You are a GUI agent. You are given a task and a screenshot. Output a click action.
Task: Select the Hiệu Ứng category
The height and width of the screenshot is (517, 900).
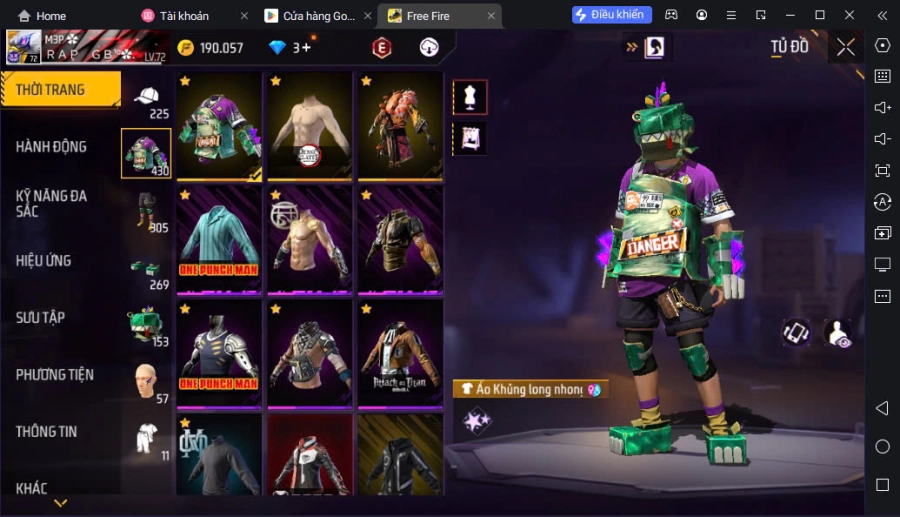pos(44,261)
